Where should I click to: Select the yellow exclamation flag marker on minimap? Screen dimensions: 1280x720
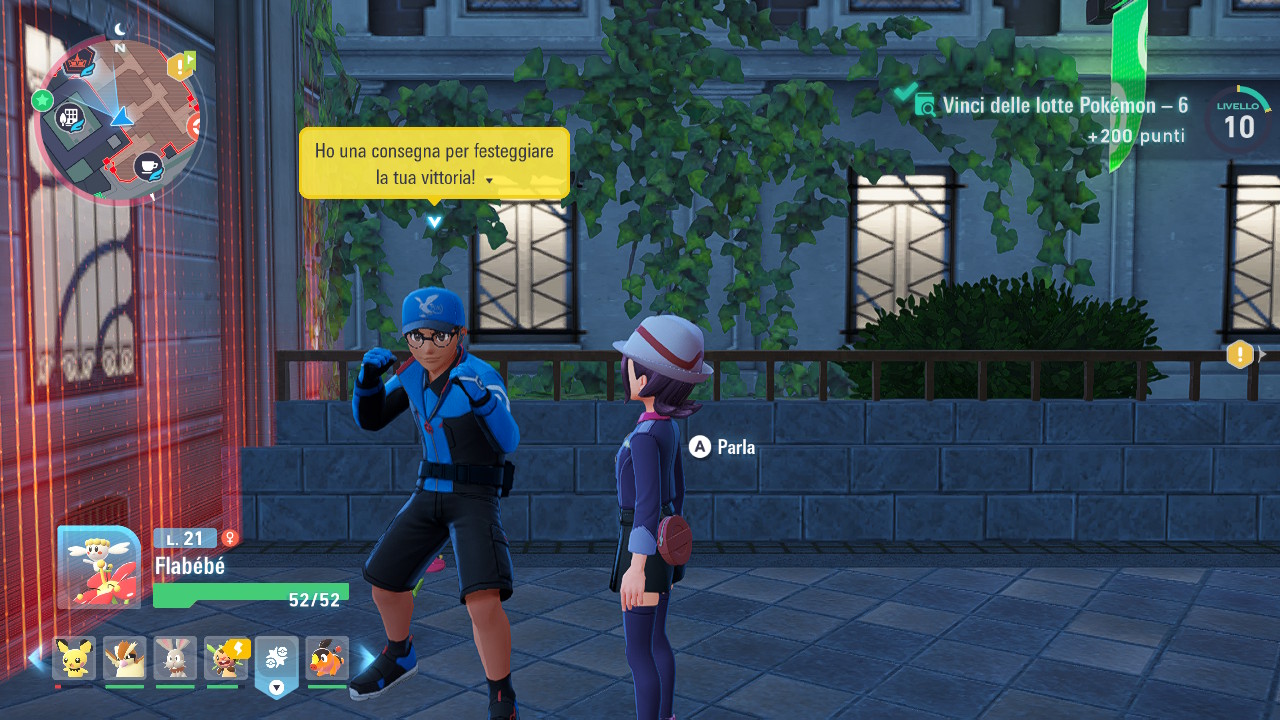click(182, 66)
